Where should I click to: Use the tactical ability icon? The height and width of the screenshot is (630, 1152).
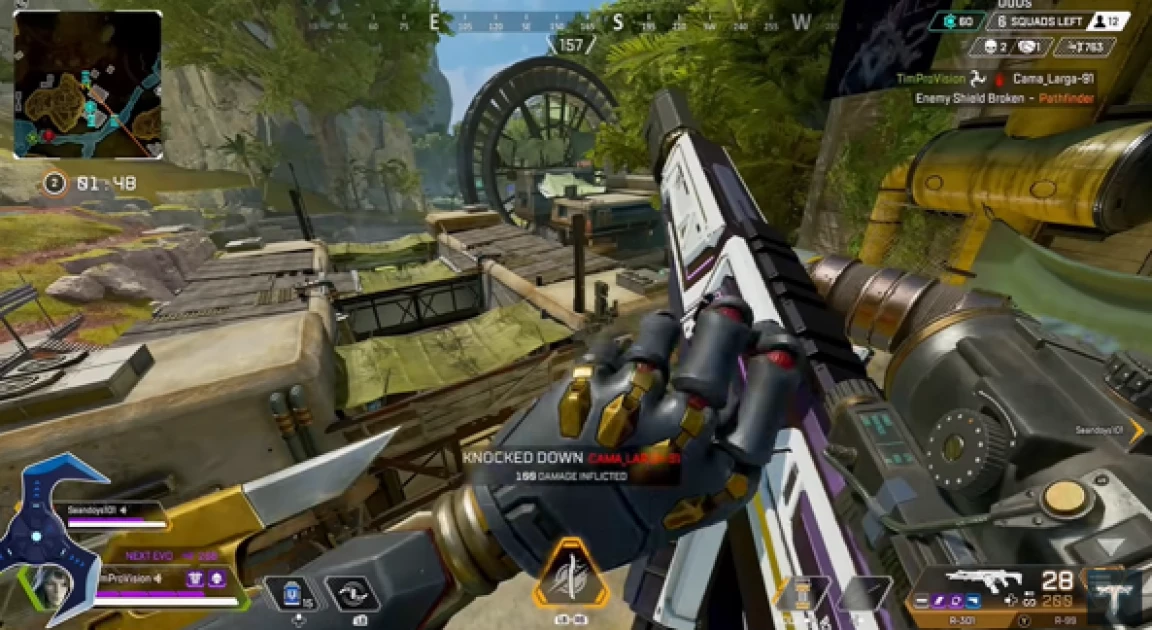coord(353,594)
